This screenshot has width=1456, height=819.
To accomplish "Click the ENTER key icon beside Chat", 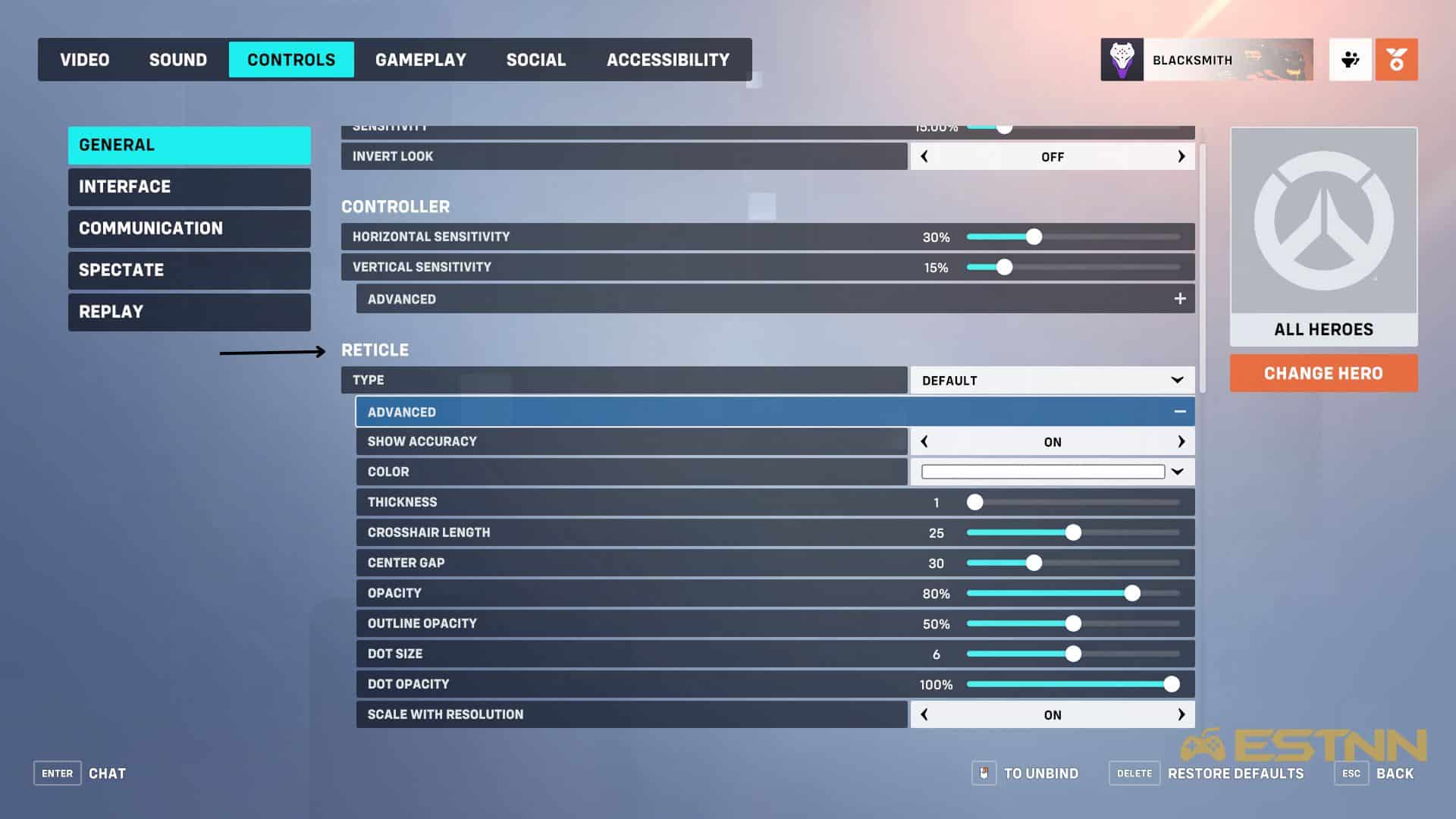I will 57,773.
